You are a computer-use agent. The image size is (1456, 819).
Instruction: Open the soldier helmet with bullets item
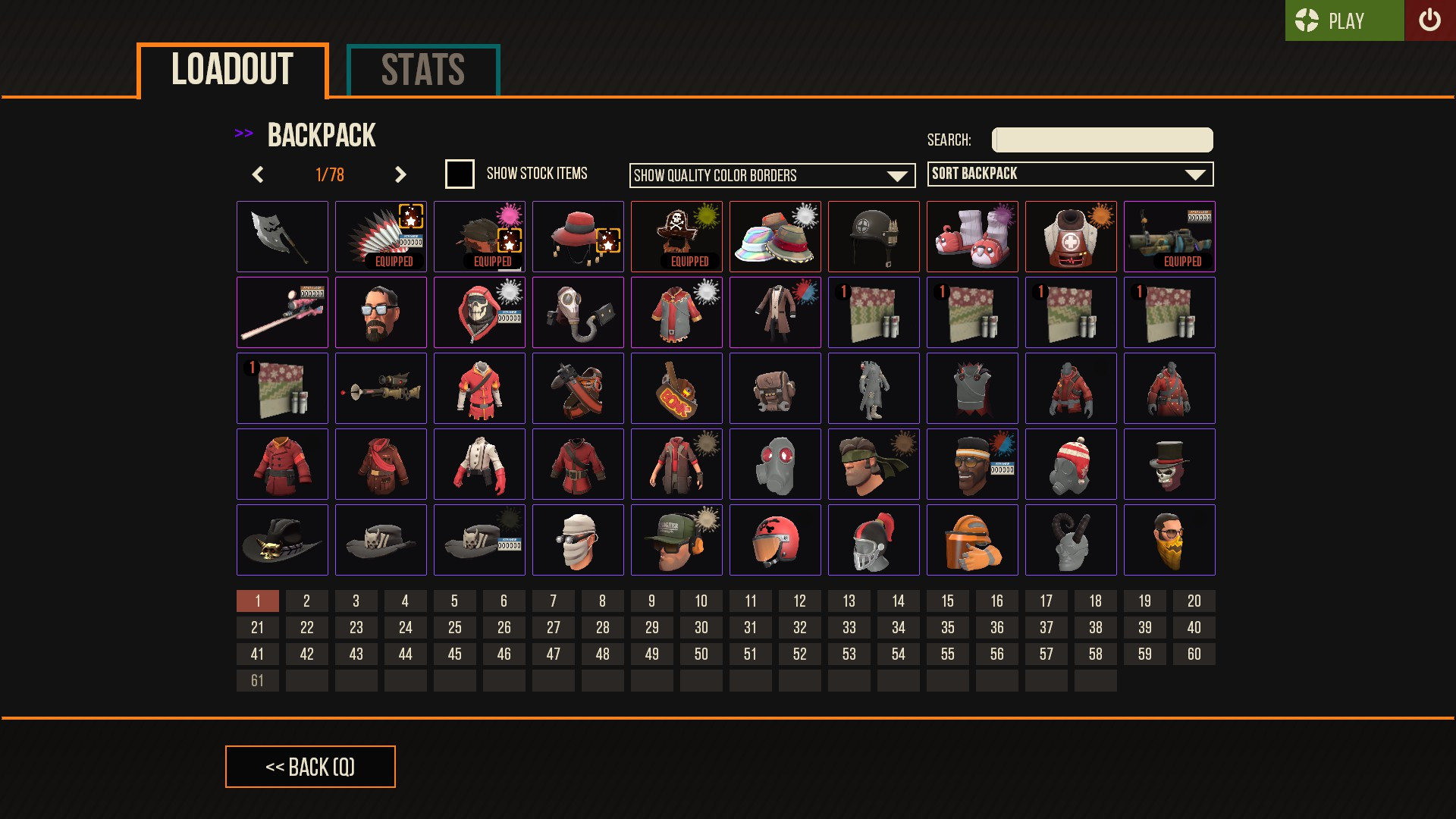tap(874, 237)
